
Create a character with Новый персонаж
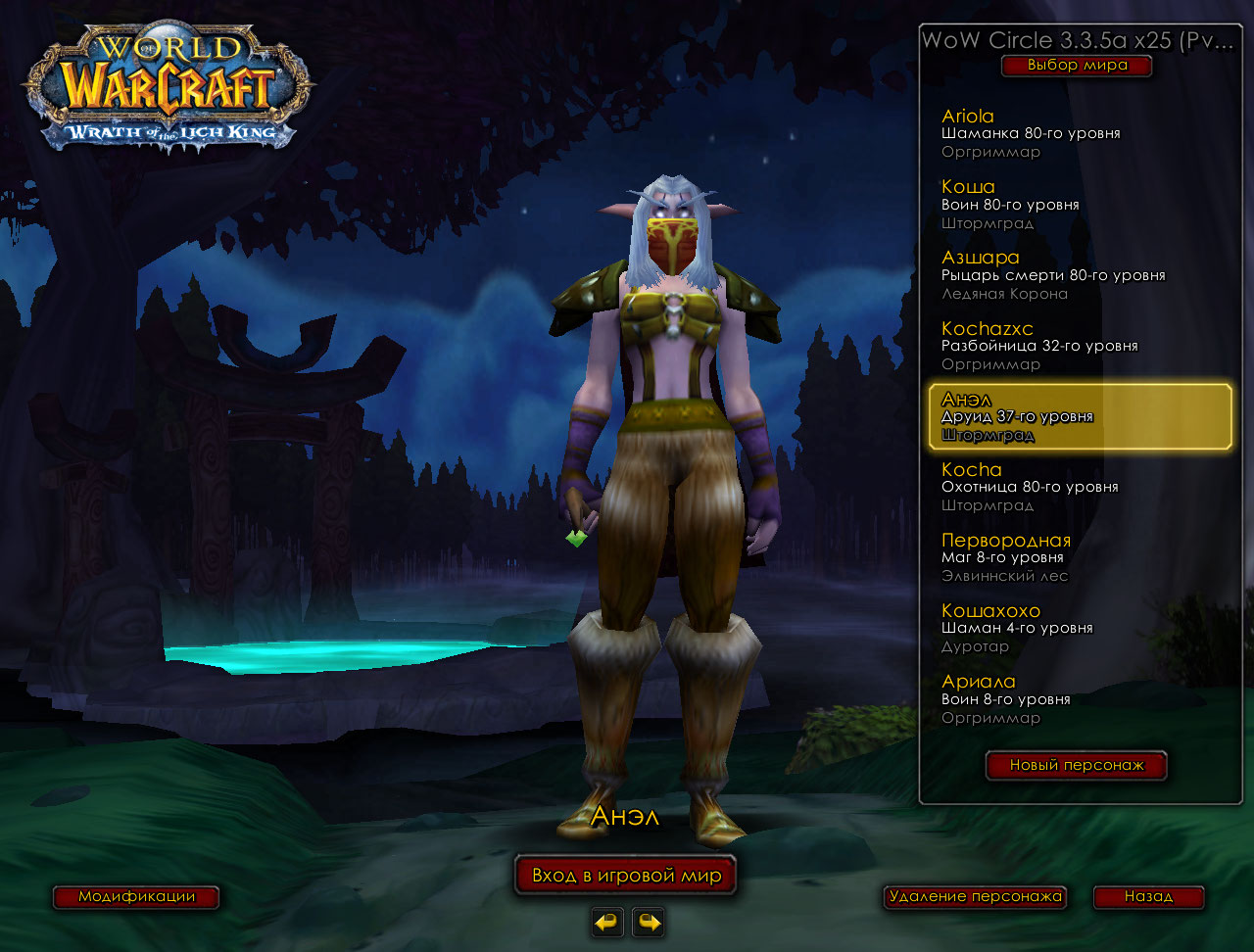point(1076,765)
